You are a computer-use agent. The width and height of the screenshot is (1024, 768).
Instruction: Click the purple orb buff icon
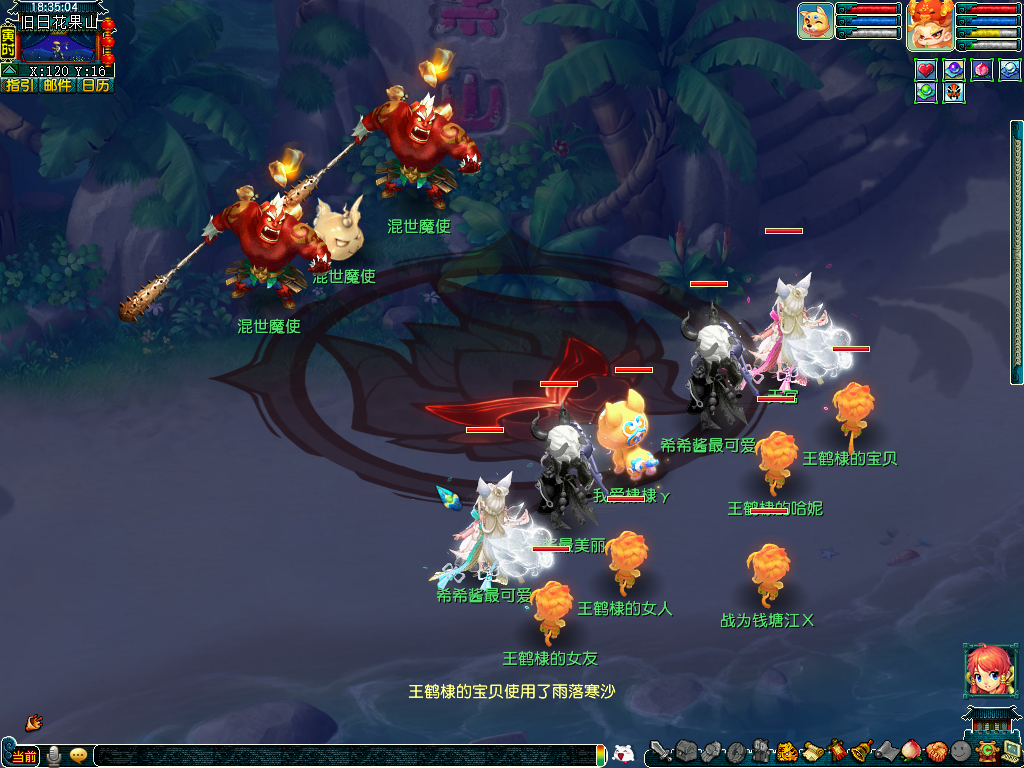pos(954,70)
